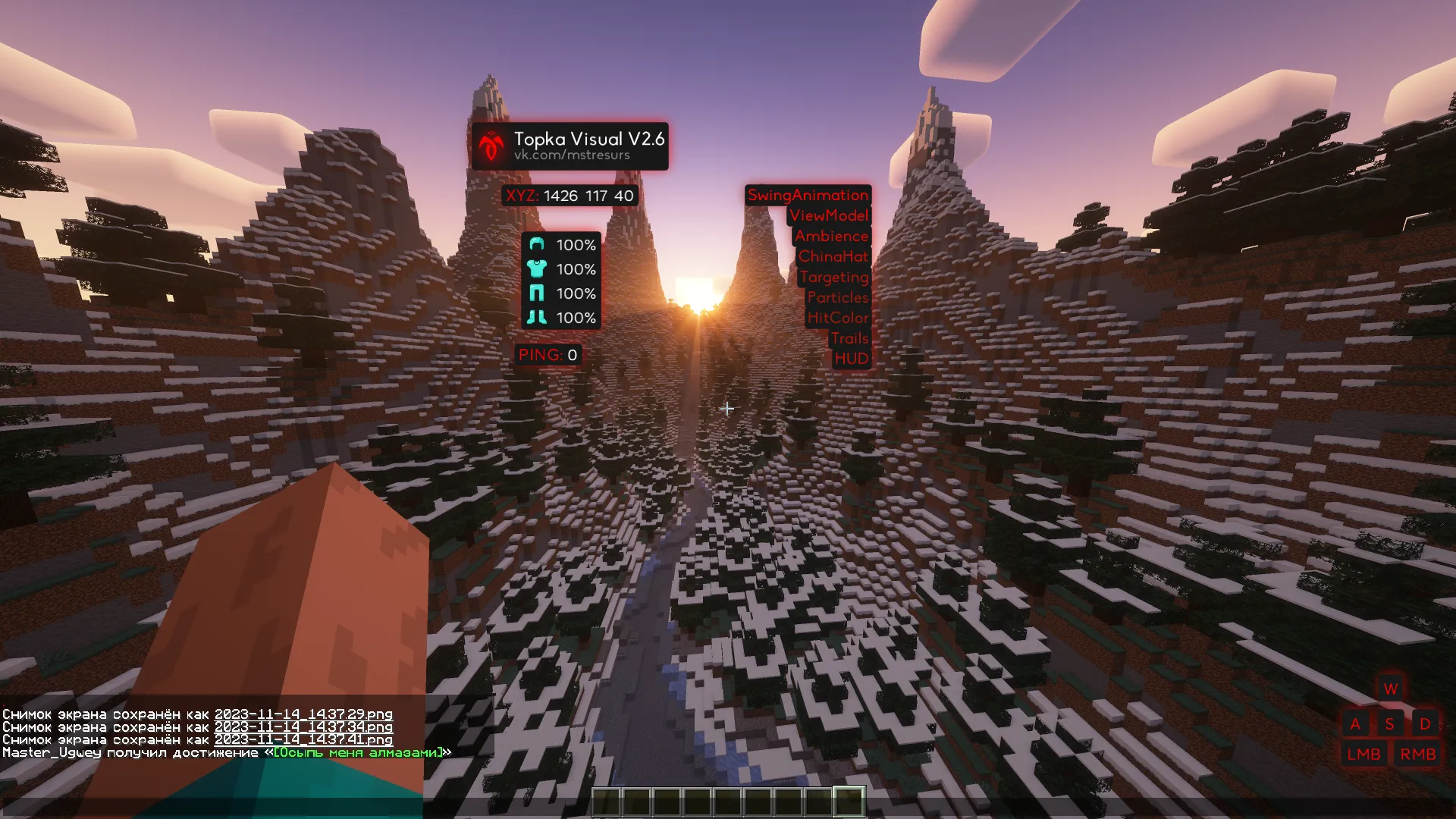Choose the Ambience module entry
1456x819 pixels.
coord(832,237)
